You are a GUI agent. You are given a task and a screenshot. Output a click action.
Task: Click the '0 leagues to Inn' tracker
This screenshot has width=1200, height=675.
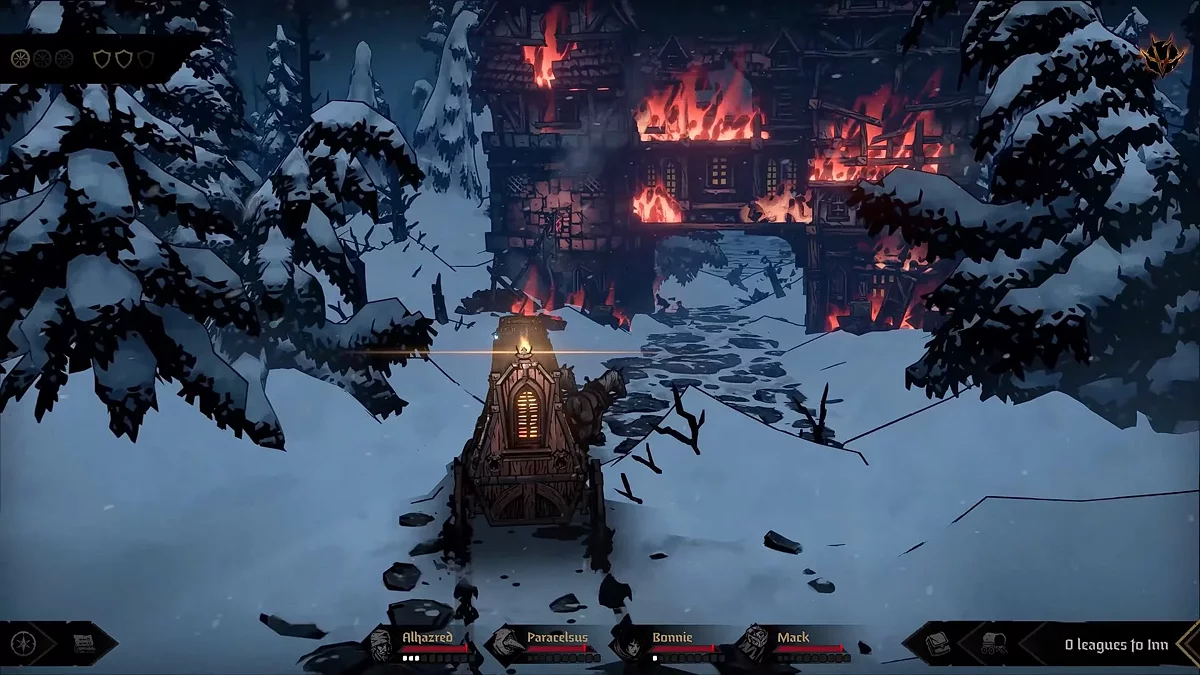1115,644
